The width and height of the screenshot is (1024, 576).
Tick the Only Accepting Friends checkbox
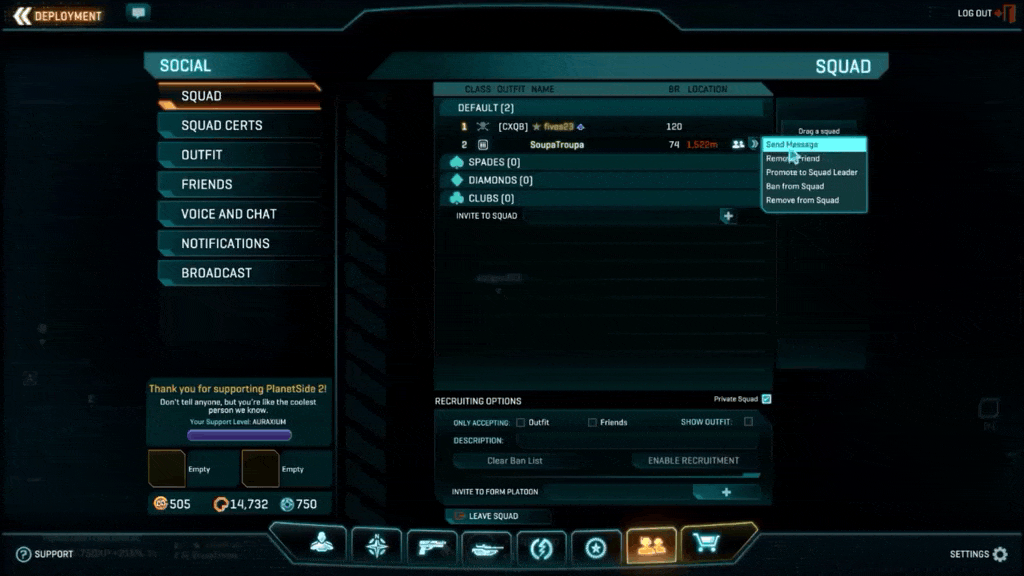[592, 422]
